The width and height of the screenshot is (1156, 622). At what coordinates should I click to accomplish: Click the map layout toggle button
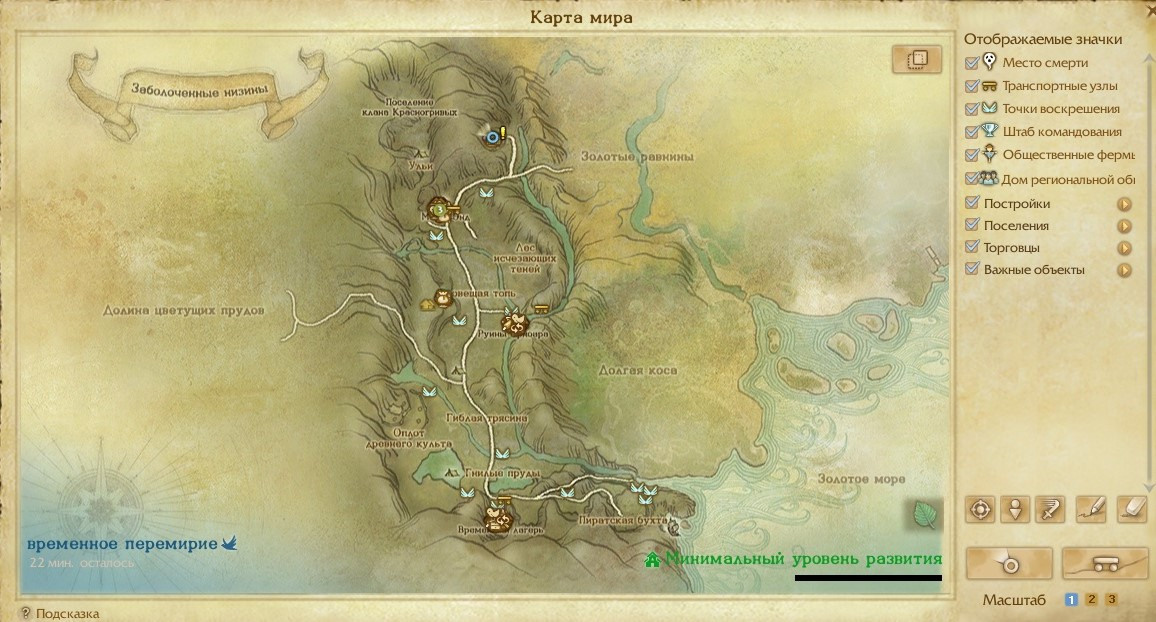(917, 60)
